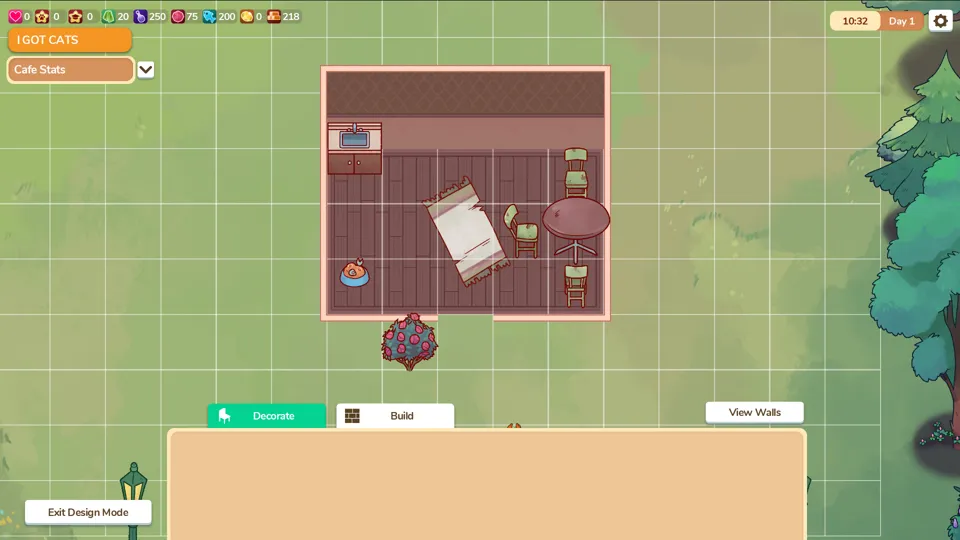Click the I GOT CATS button
Viewport: 960px width, 540px height.
[69, 40]
